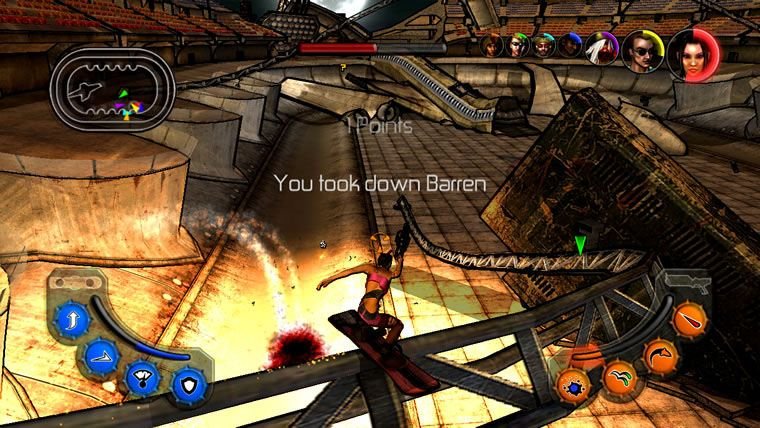This screenshot has width=760, height=428.
Task: Select the orange-ringed player portrait
Action: coord(491,45)
